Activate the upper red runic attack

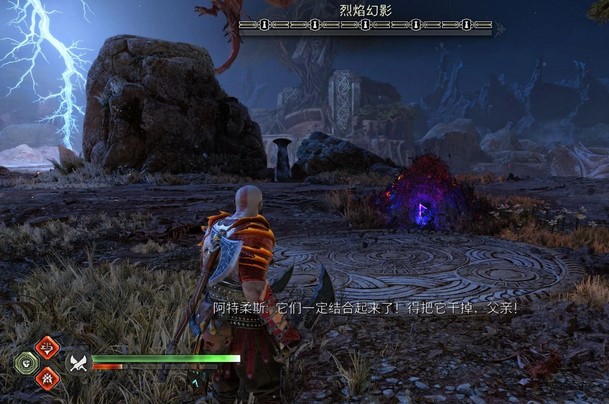pos(47,347)
